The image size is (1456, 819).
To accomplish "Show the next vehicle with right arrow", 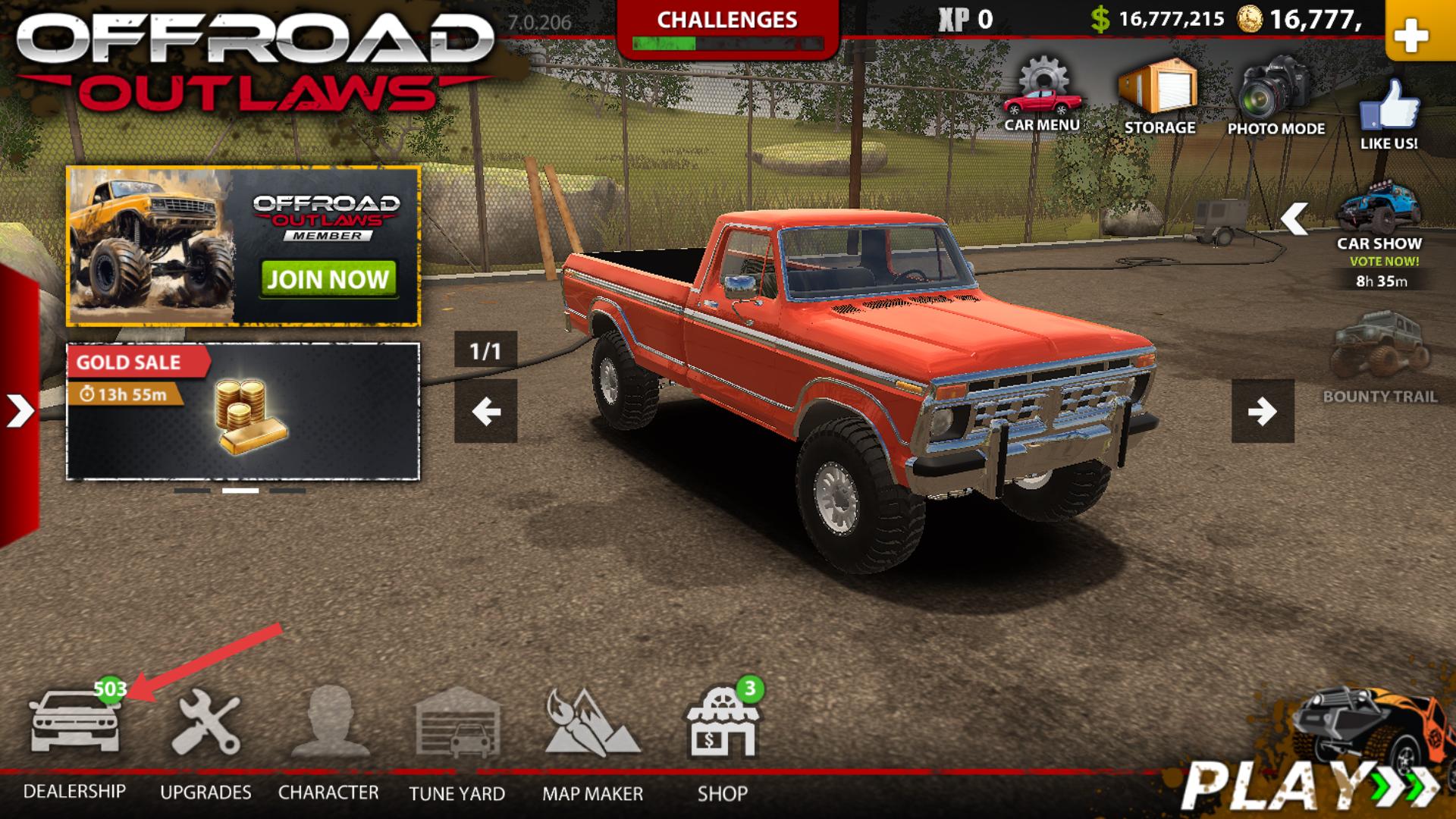I will pos(1263,411).
